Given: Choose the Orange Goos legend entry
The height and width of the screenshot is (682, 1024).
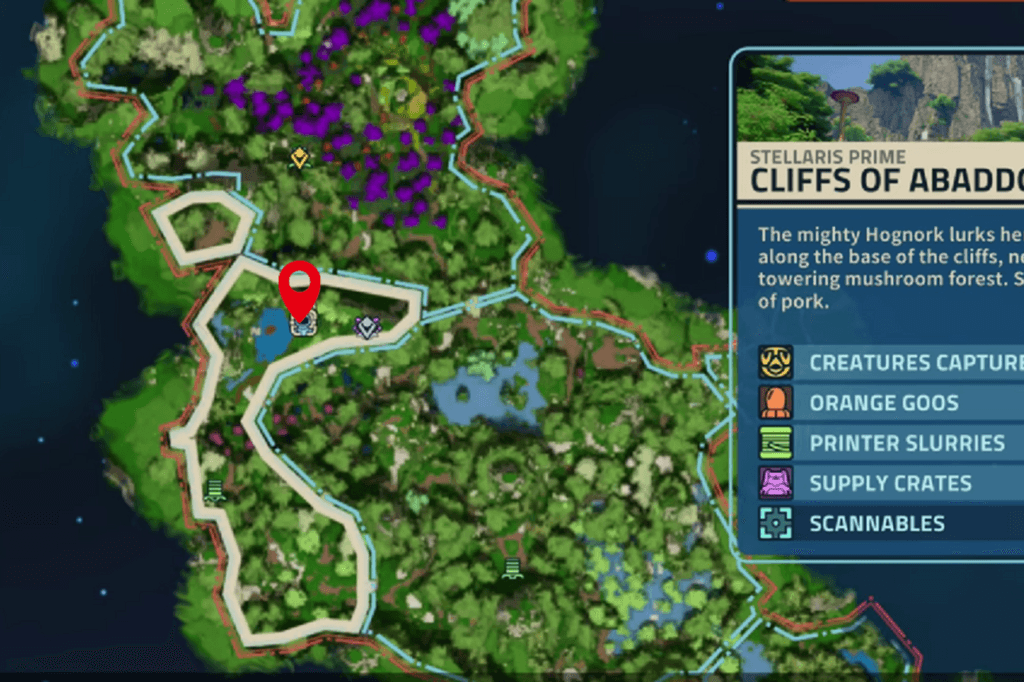Looking at the screenshot, I should click(883, 403).
